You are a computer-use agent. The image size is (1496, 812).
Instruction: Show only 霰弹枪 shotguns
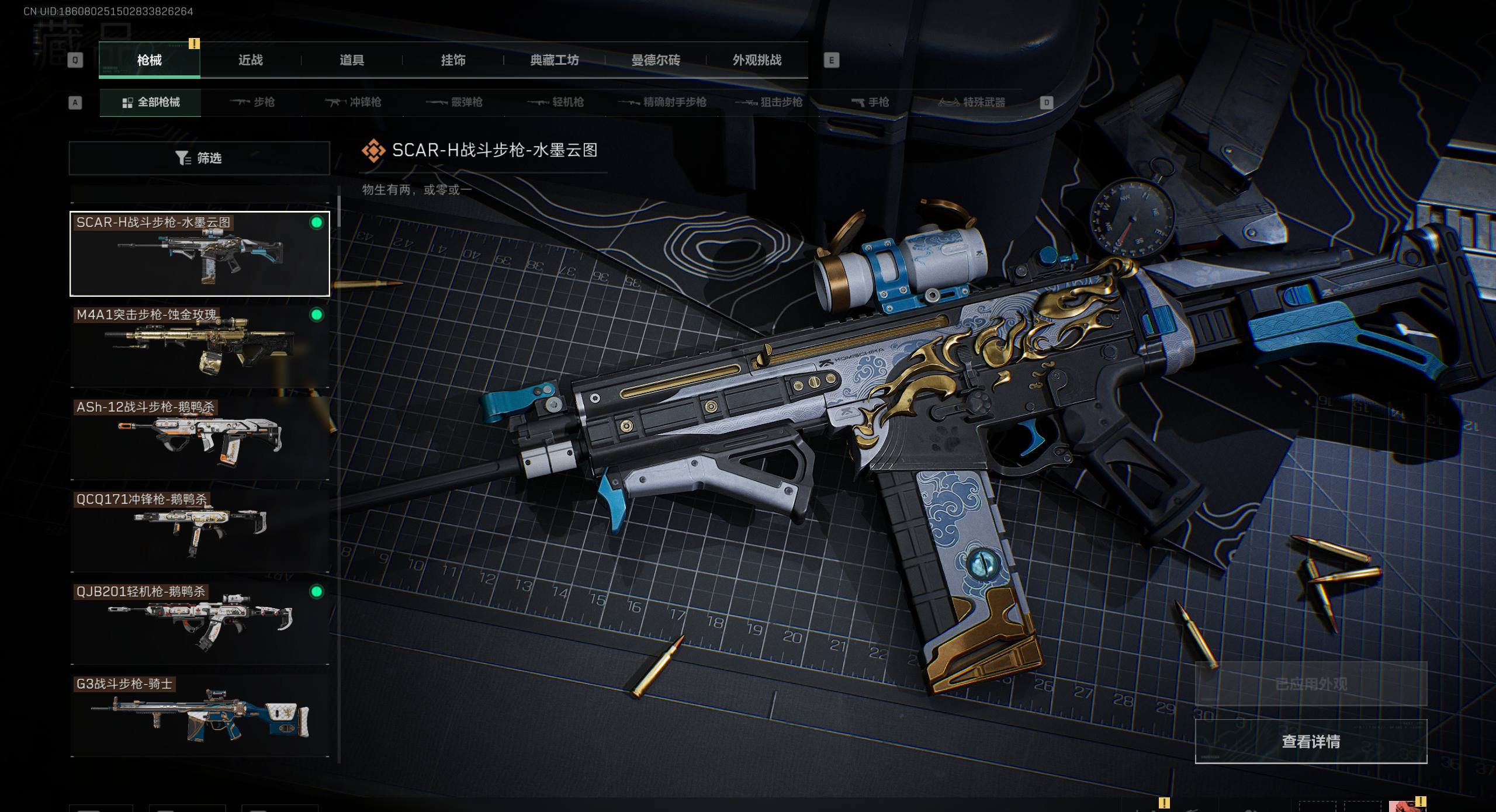click(454, 103)
